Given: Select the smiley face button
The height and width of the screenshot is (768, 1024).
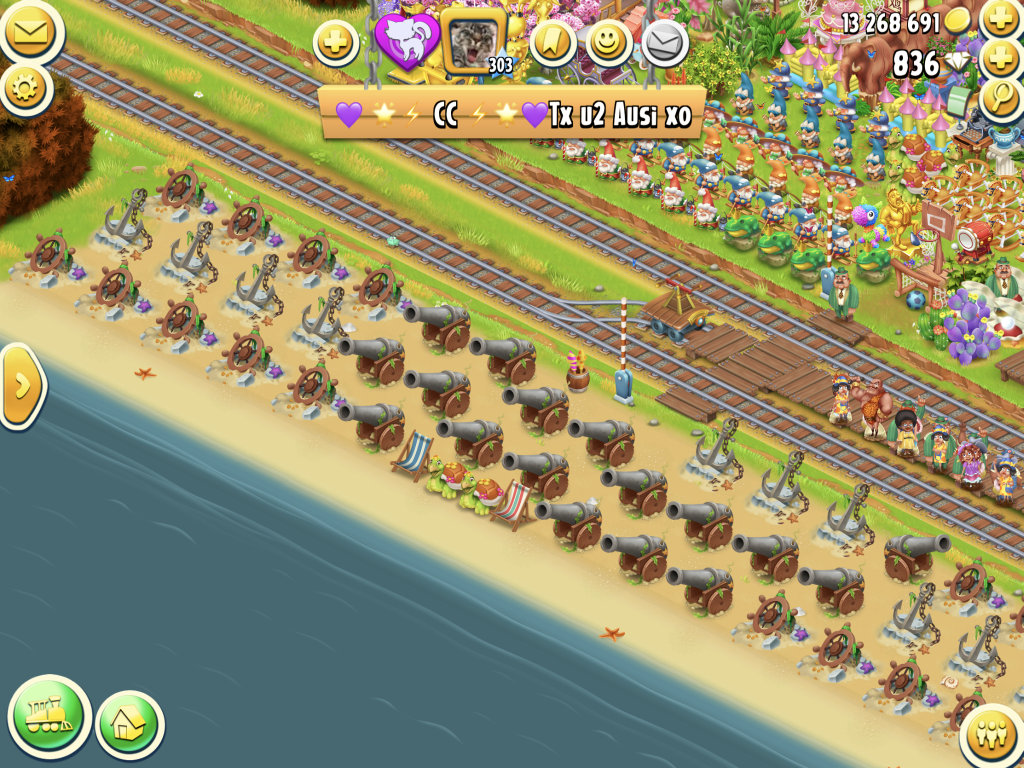Looking at the screenshot, I should tap(609, 42).
